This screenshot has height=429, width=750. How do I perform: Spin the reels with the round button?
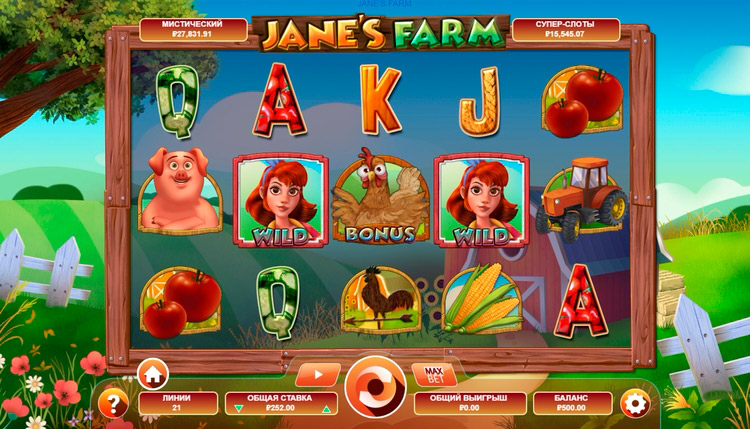(375, 387)
